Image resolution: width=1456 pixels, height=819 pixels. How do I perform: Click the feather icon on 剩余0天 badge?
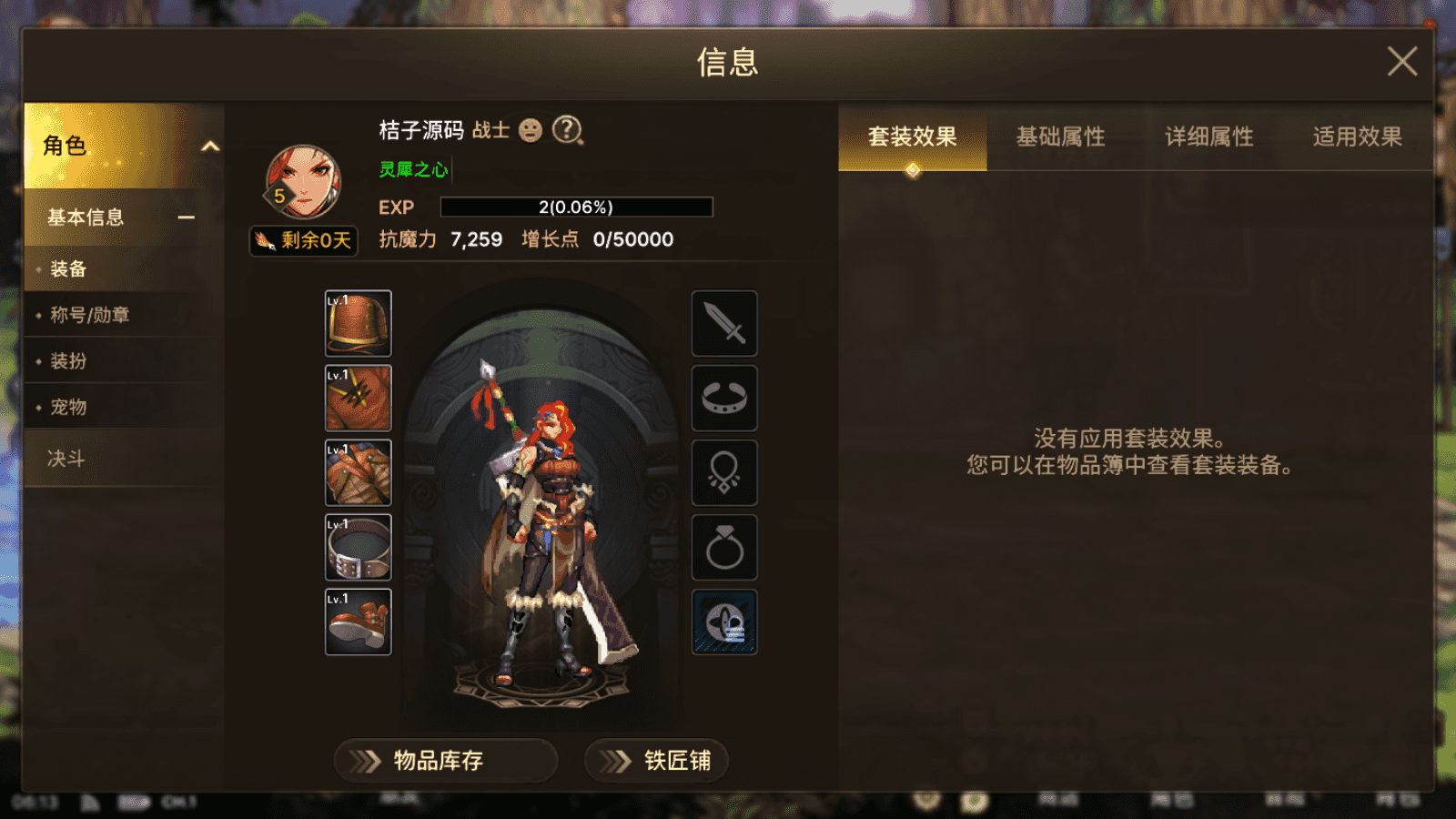pos(268,240)
